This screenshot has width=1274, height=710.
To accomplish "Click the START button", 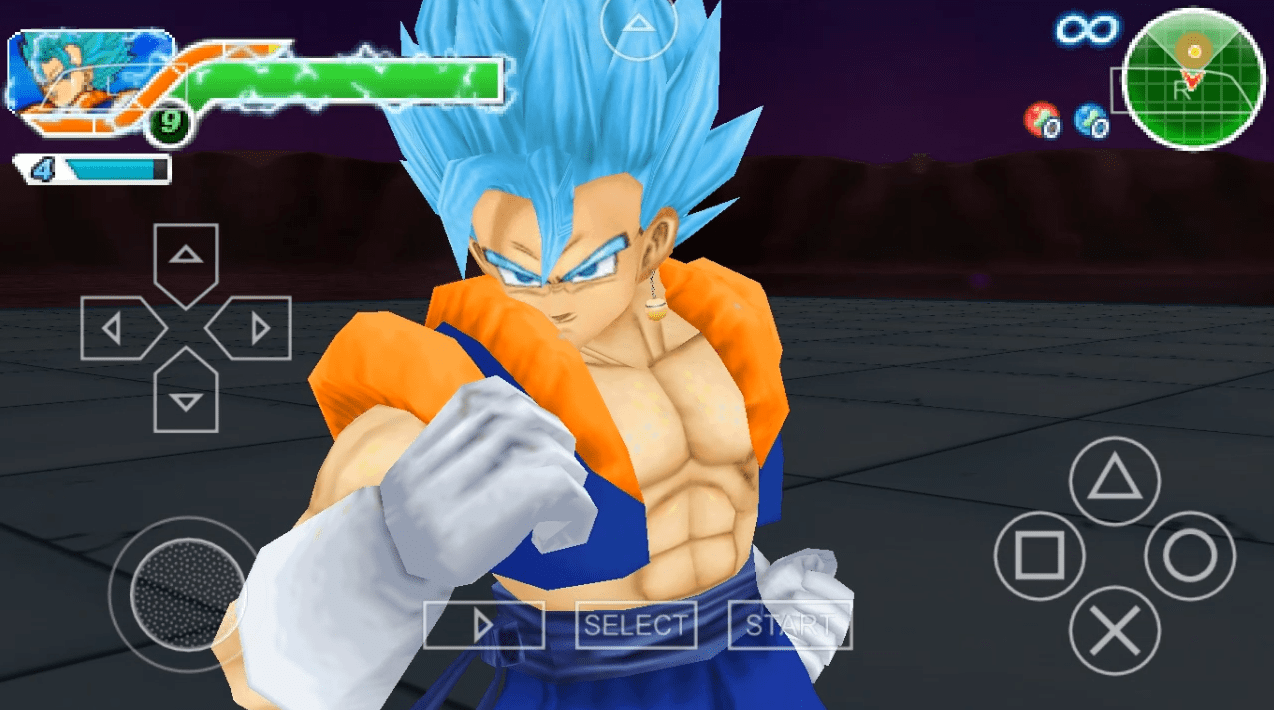I will tap(790, 626).
